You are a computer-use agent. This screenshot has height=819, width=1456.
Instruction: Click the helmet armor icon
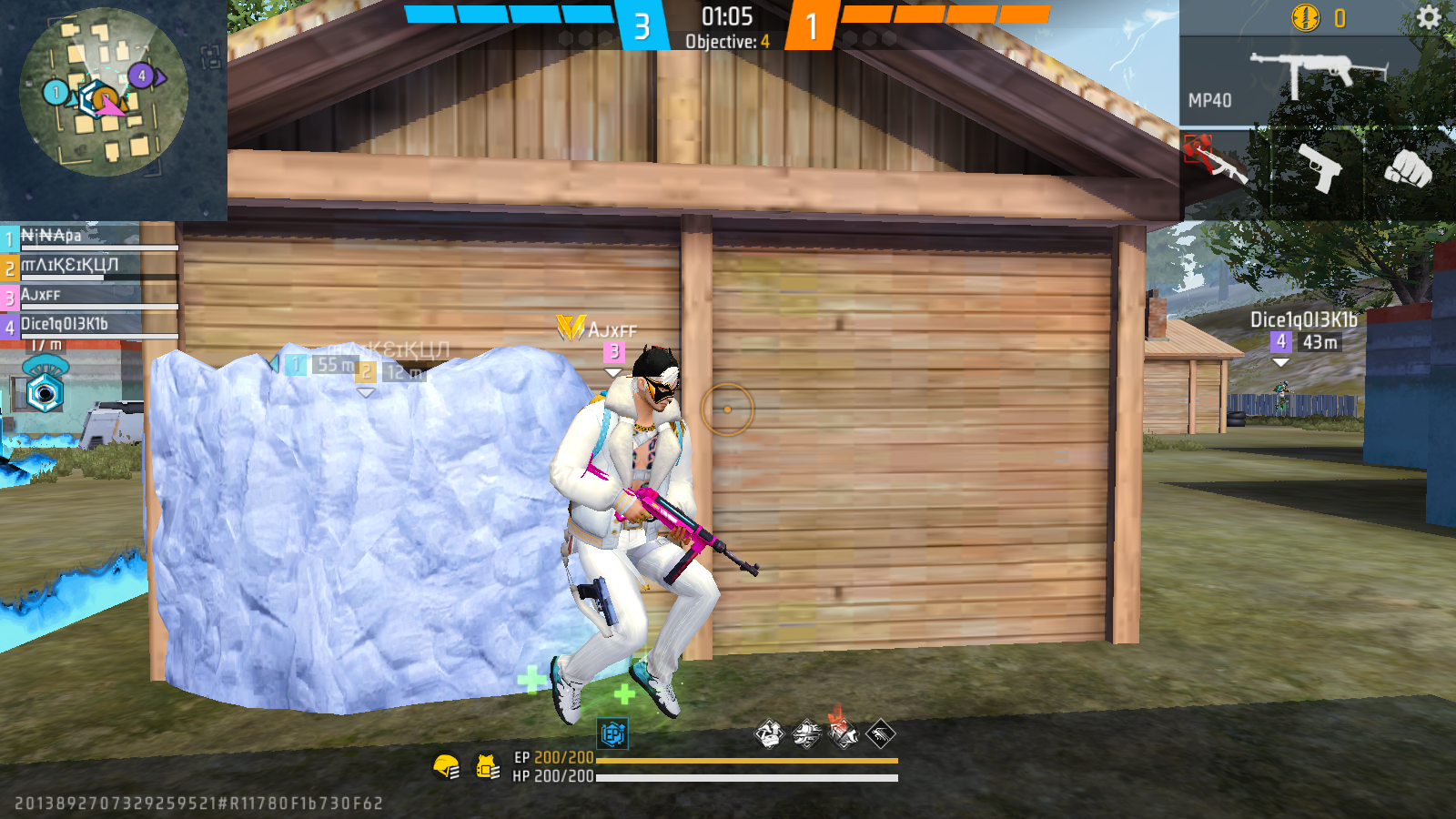coord(446,767)
